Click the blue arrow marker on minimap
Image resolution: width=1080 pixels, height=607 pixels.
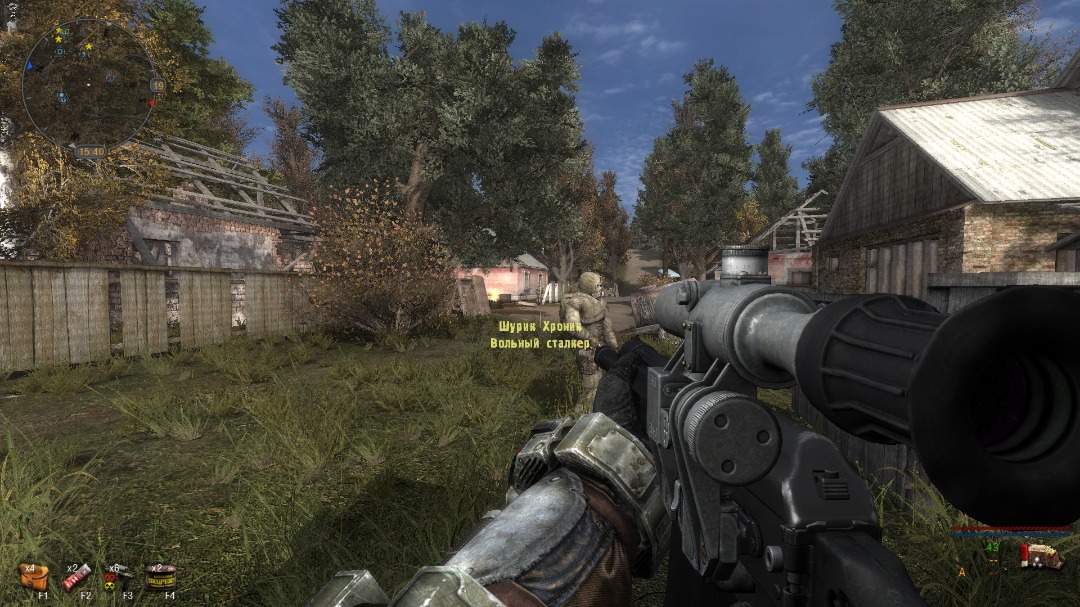pos(29,67)
